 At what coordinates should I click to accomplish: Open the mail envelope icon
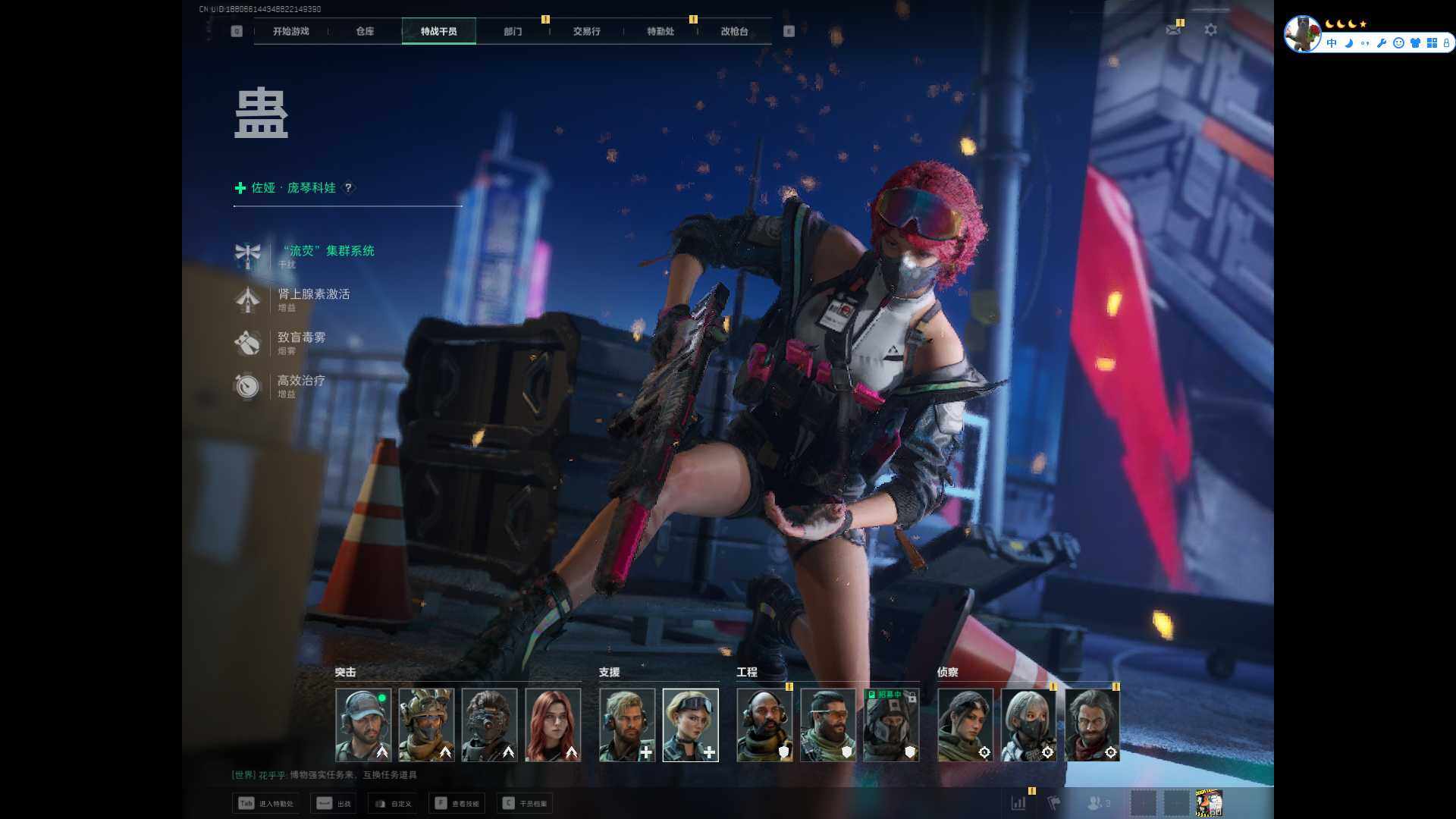tap(1173, 30)
